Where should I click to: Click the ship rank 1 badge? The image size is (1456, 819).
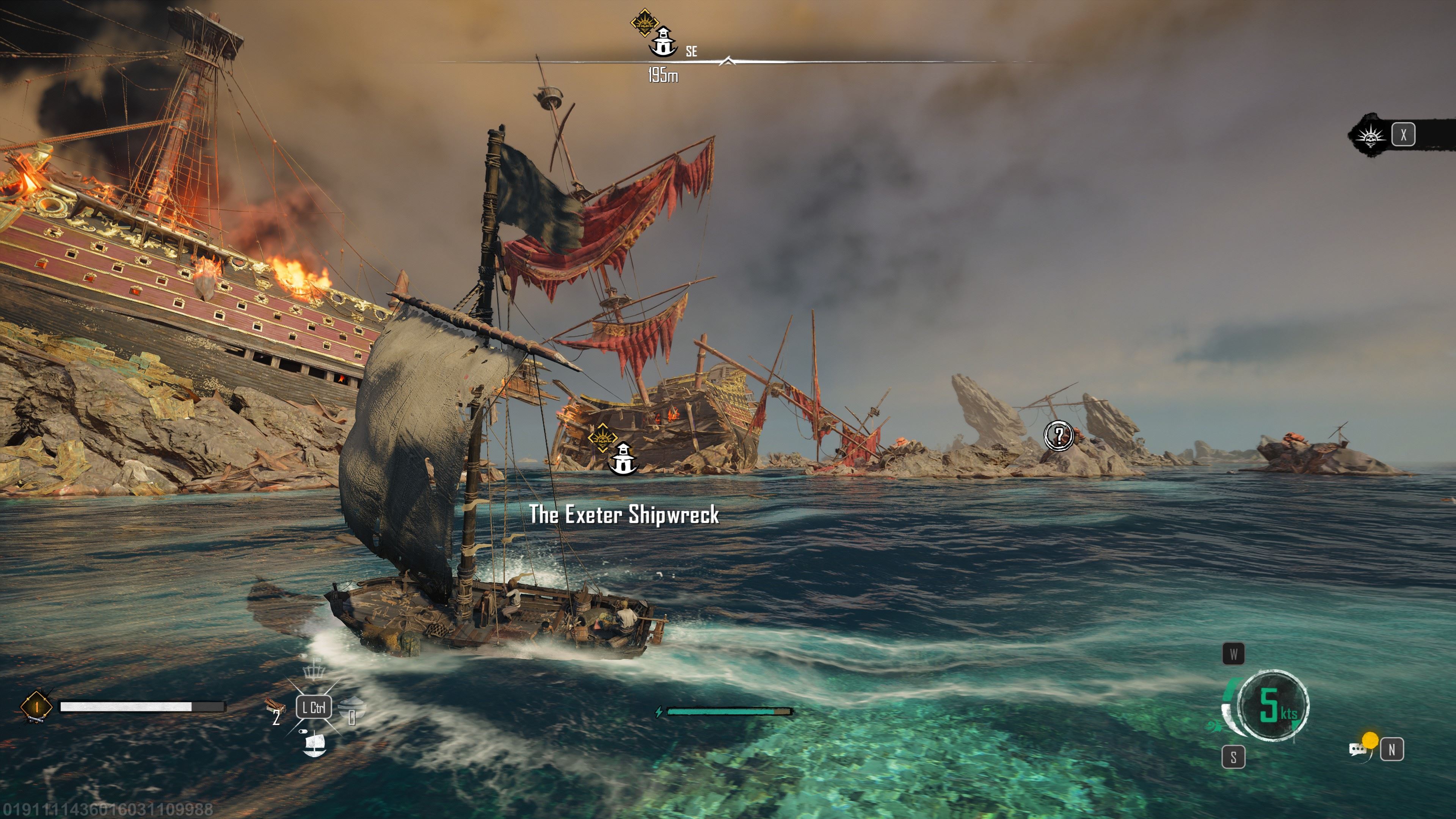[36, 706]
